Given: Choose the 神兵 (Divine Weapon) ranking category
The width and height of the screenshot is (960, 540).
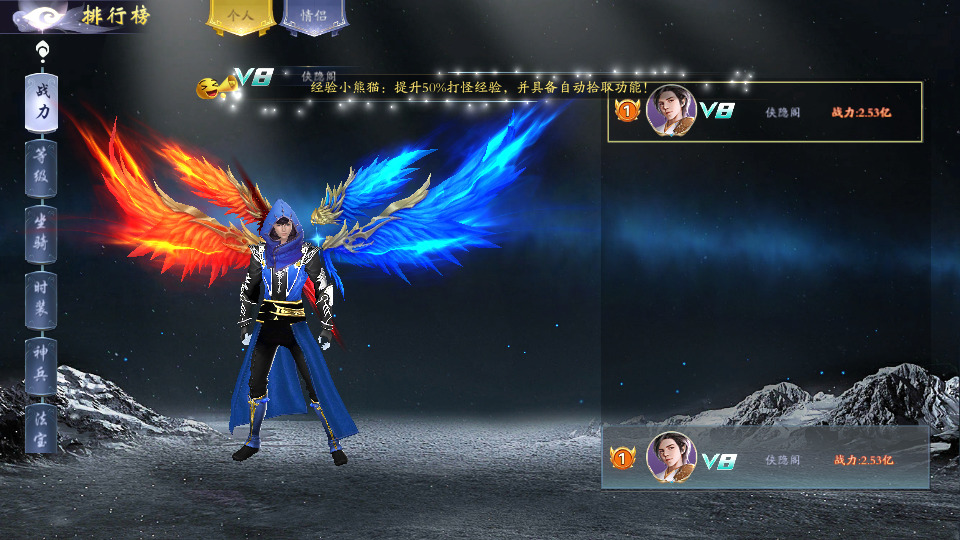Looking at the screenshot, I should tap(41, 364).
